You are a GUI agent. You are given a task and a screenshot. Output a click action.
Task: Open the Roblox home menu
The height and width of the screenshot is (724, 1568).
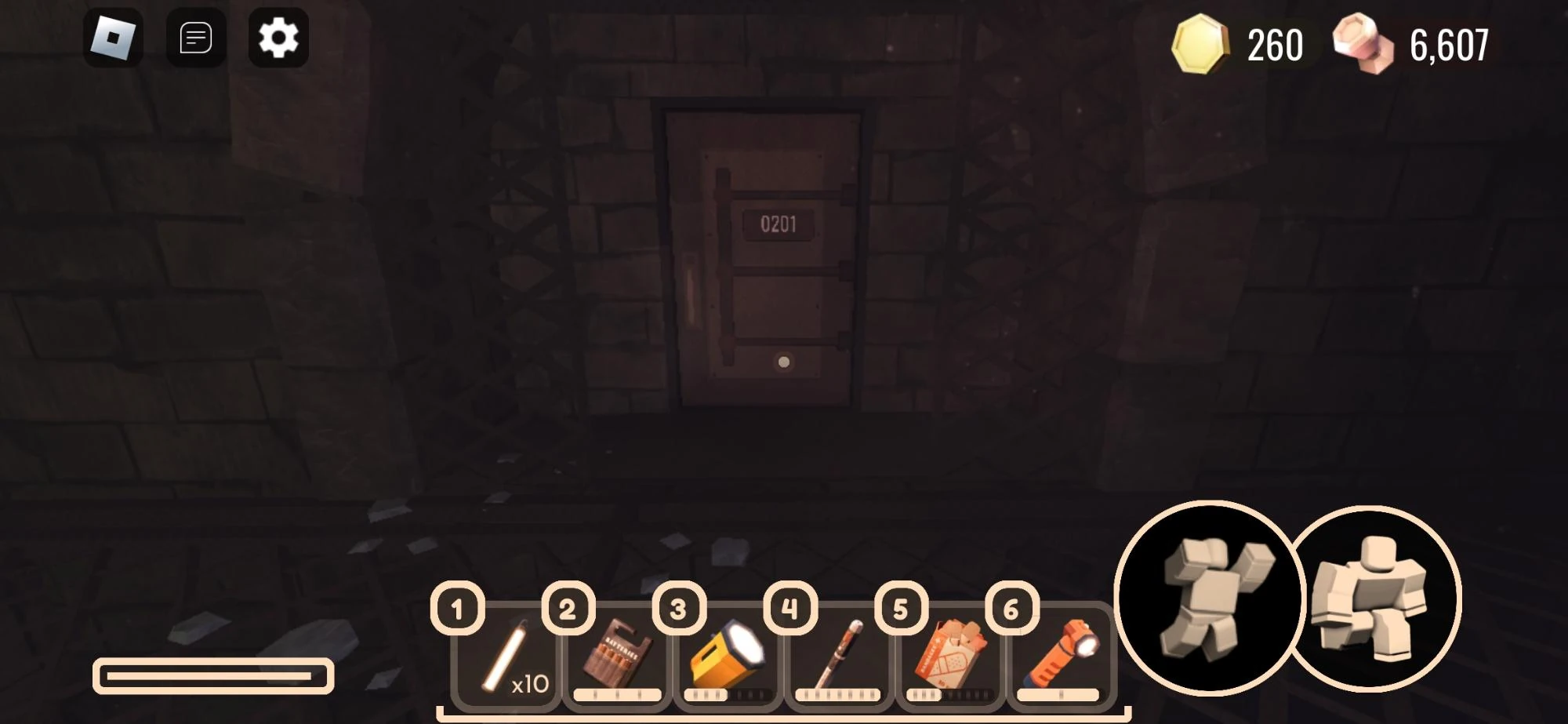click(114, 38)
